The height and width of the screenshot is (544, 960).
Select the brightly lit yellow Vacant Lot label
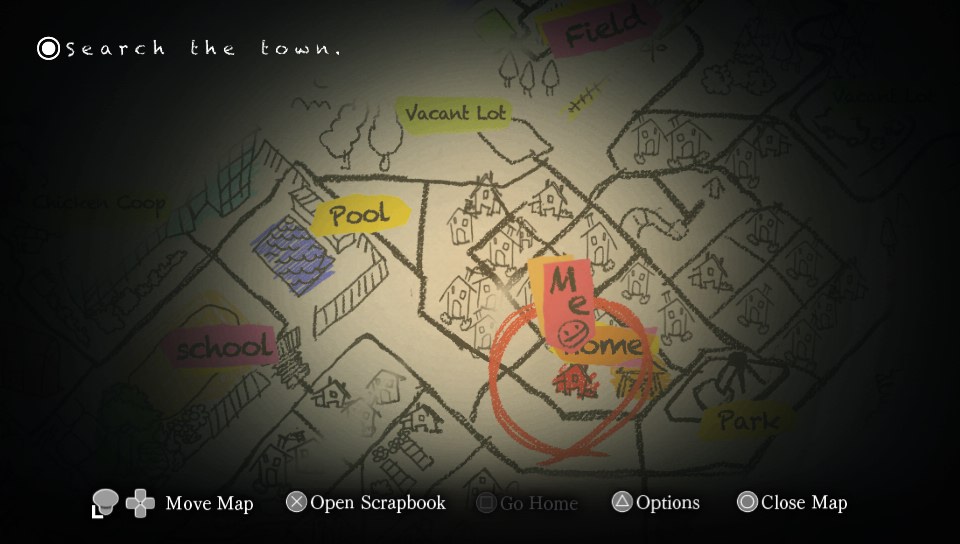(x=455, y=114)
